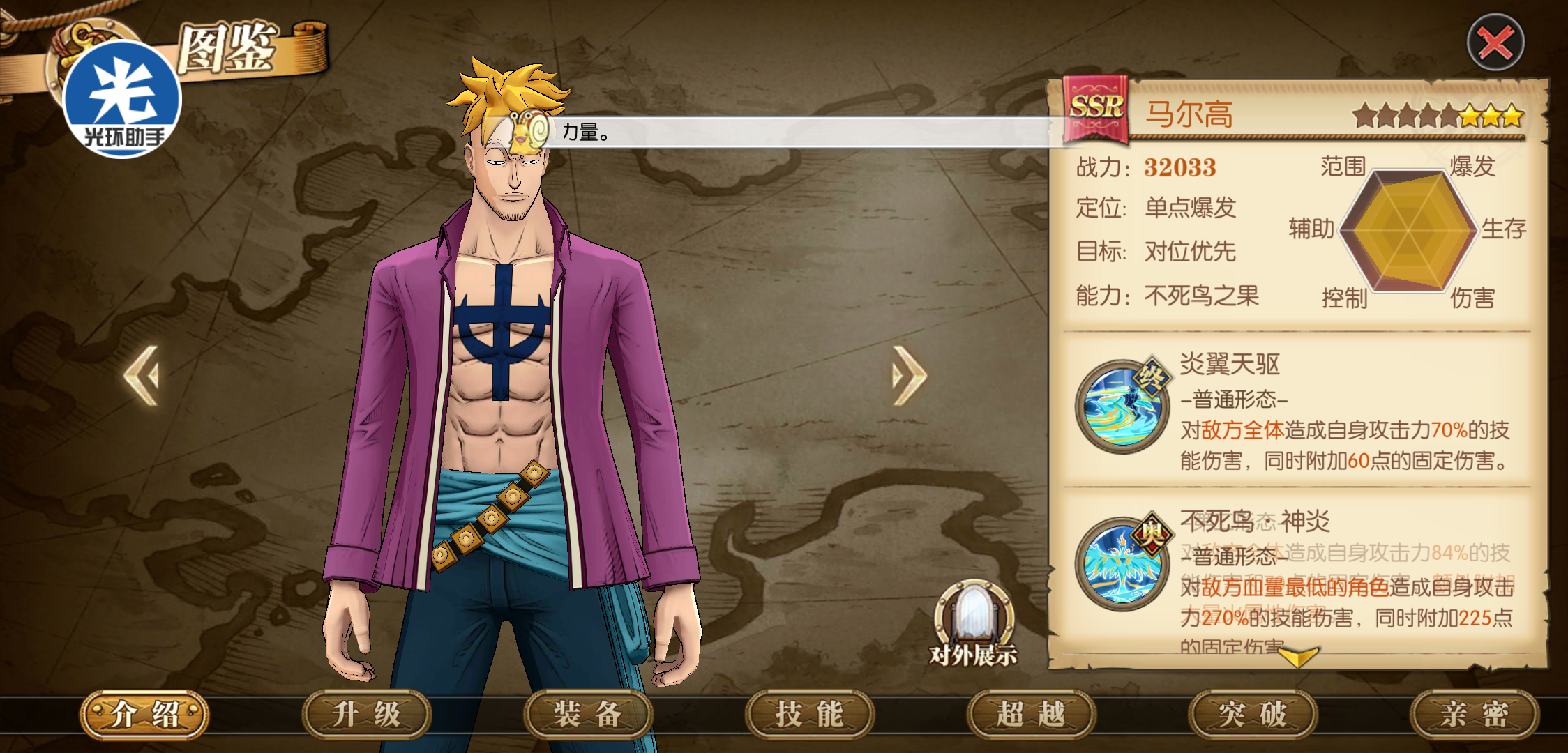Select the 不死鸟·神炎 skill icon
The height and width of the screenshot is (753, 1568).
1122,563
